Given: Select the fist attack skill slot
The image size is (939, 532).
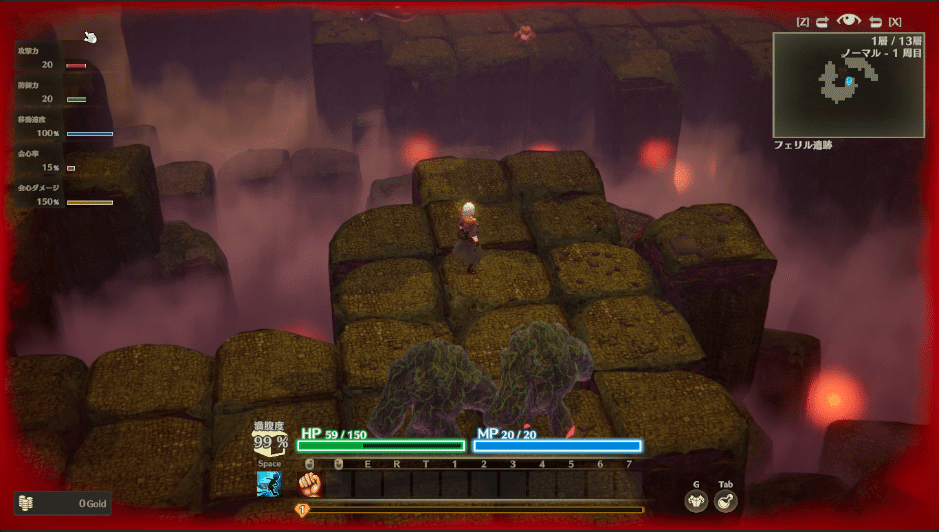Looking at the screenshot, I should click(x=311, y=485).
